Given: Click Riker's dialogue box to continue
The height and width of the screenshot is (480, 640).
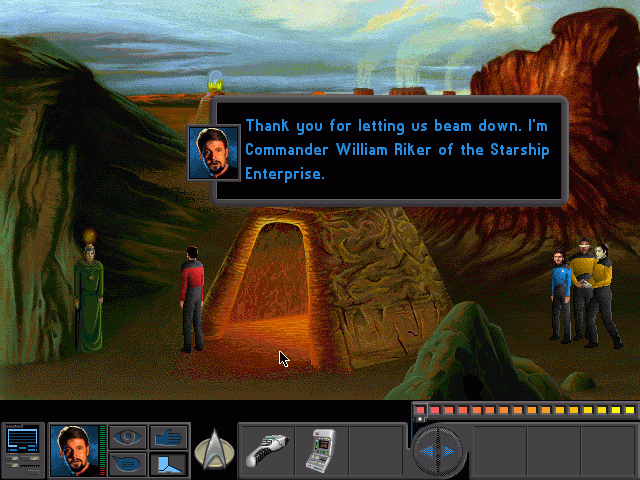Looking at the screenshot, I should 390,150.
